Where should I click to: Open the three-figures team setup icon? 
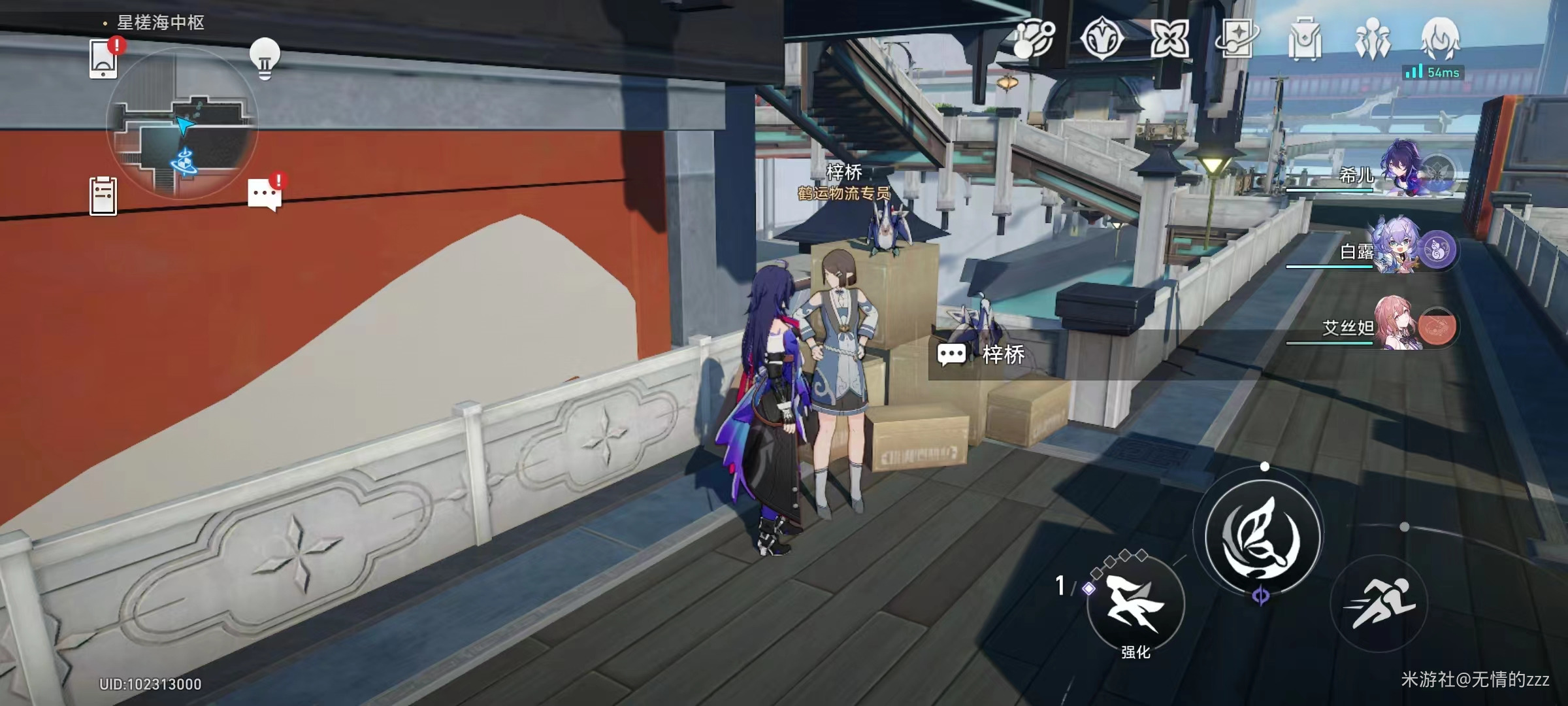(1372, 39)
